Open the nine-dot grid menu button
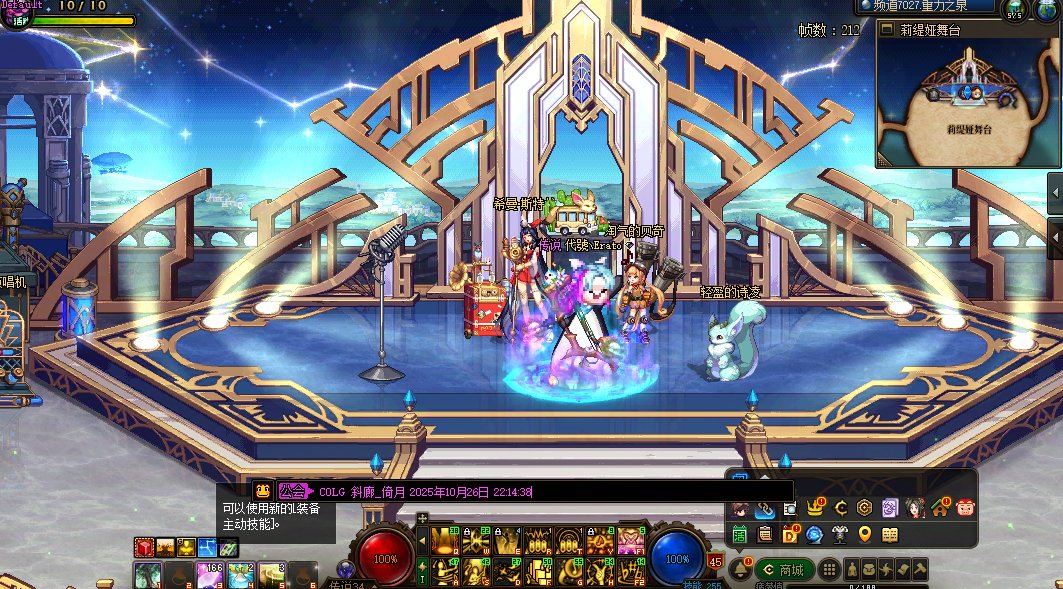The width and height of the screenshot is (1063, 589). [x=829, y=569]
